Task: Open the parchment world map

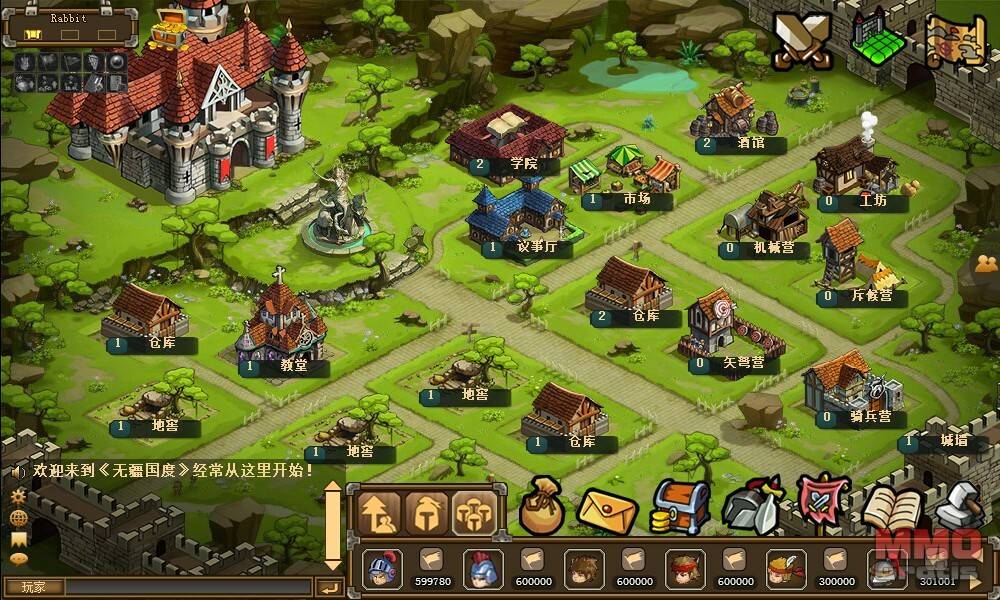Action: pyautogui.click(x=954, y=41)
